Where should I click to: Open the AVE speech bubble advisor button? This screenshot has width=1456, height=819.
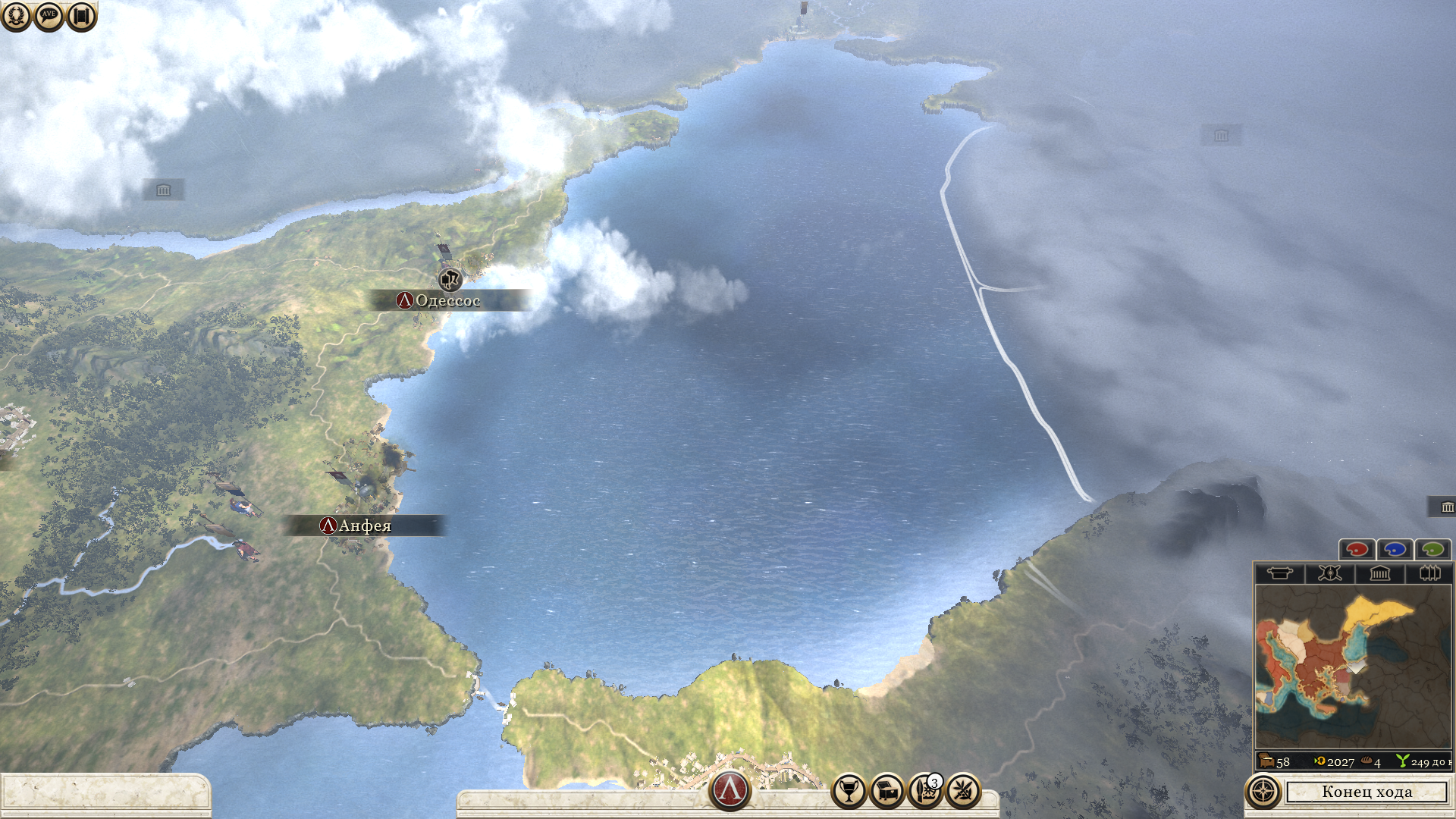click(49, 15)
